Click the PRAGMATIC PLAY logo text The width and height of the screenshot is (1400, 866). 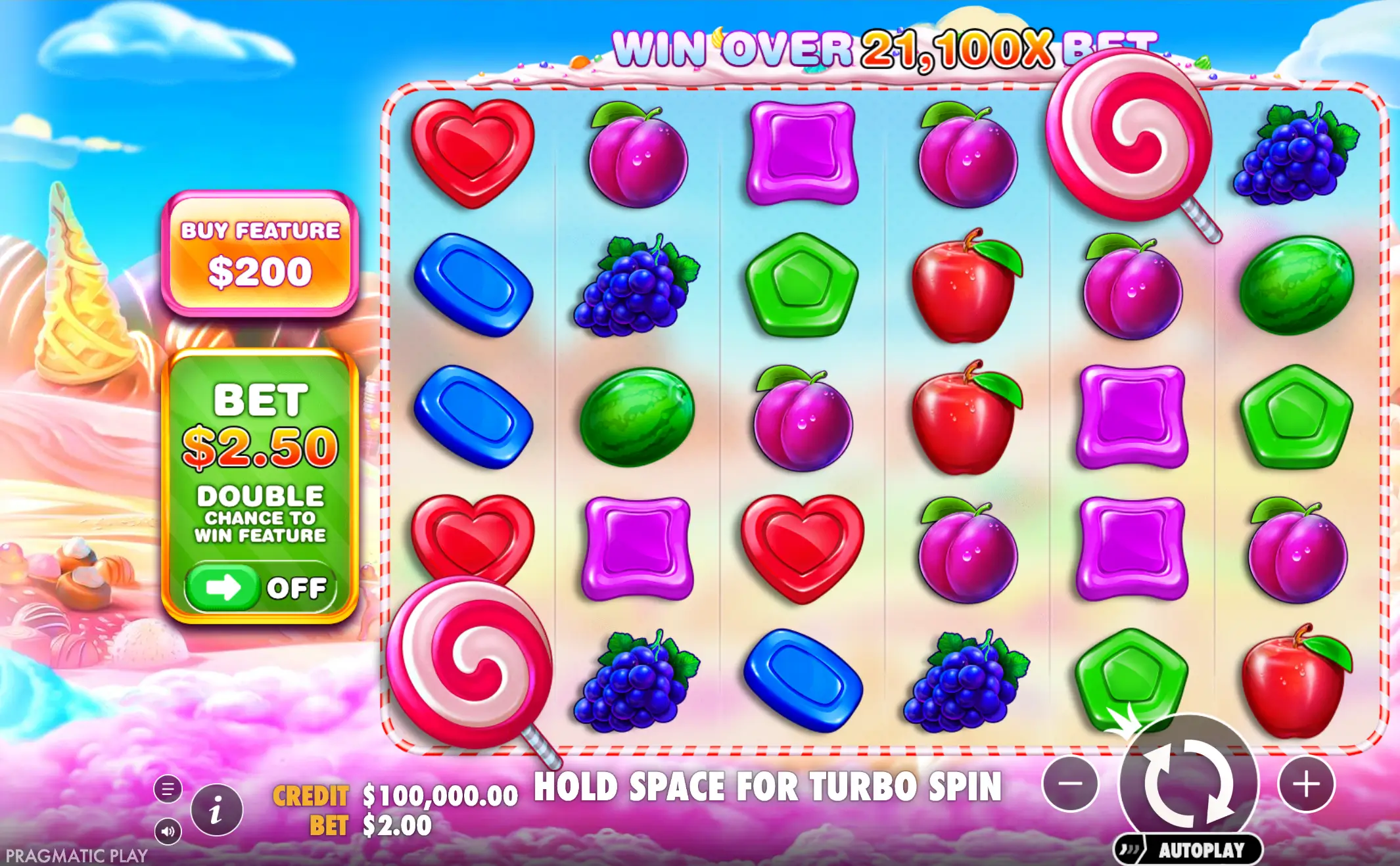tap(77, 856)
